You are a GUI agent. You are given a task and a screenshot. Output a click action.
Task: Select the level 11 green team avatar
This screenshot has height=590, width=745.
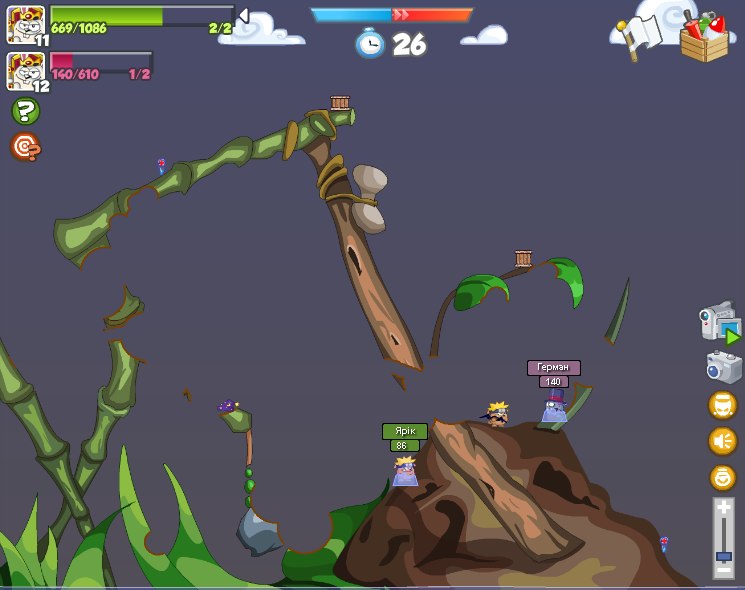click(x=25, y=23)
